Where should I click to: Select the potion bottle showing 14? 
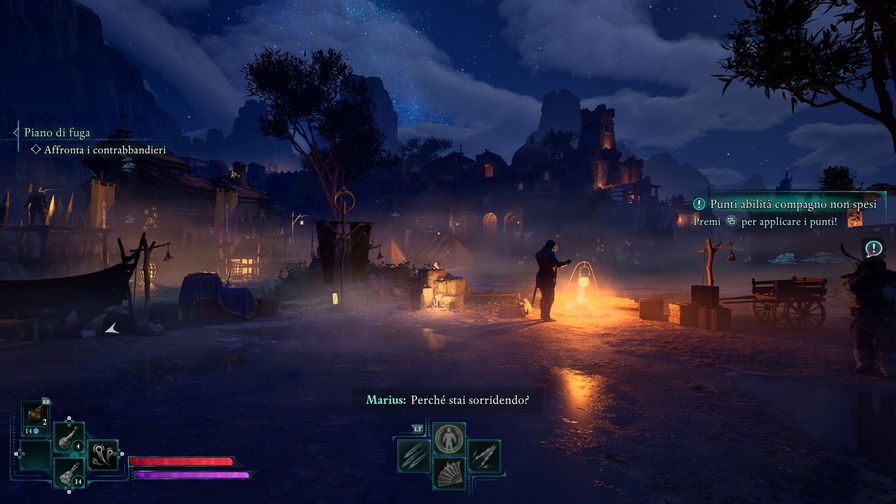pyautogui.click(x=69, y=472)
